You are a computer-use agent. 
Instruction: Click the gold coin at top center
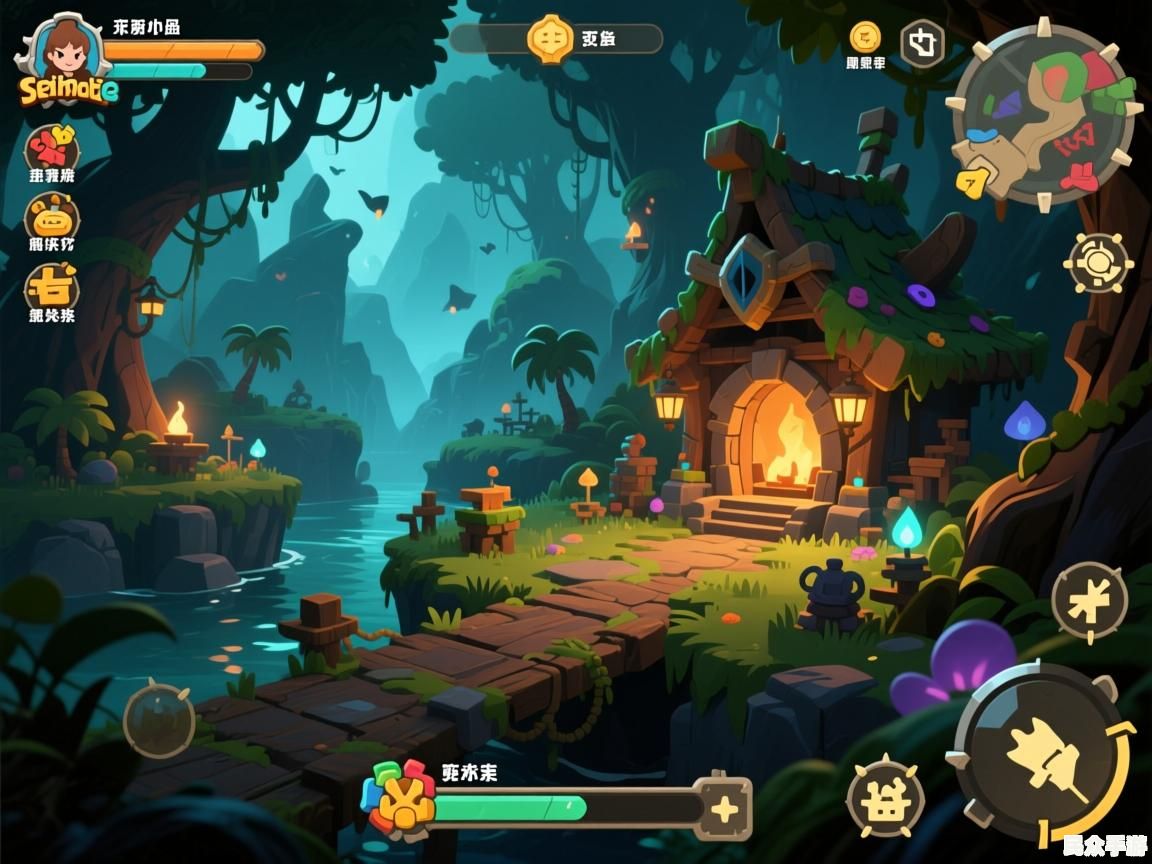(550, 39)
